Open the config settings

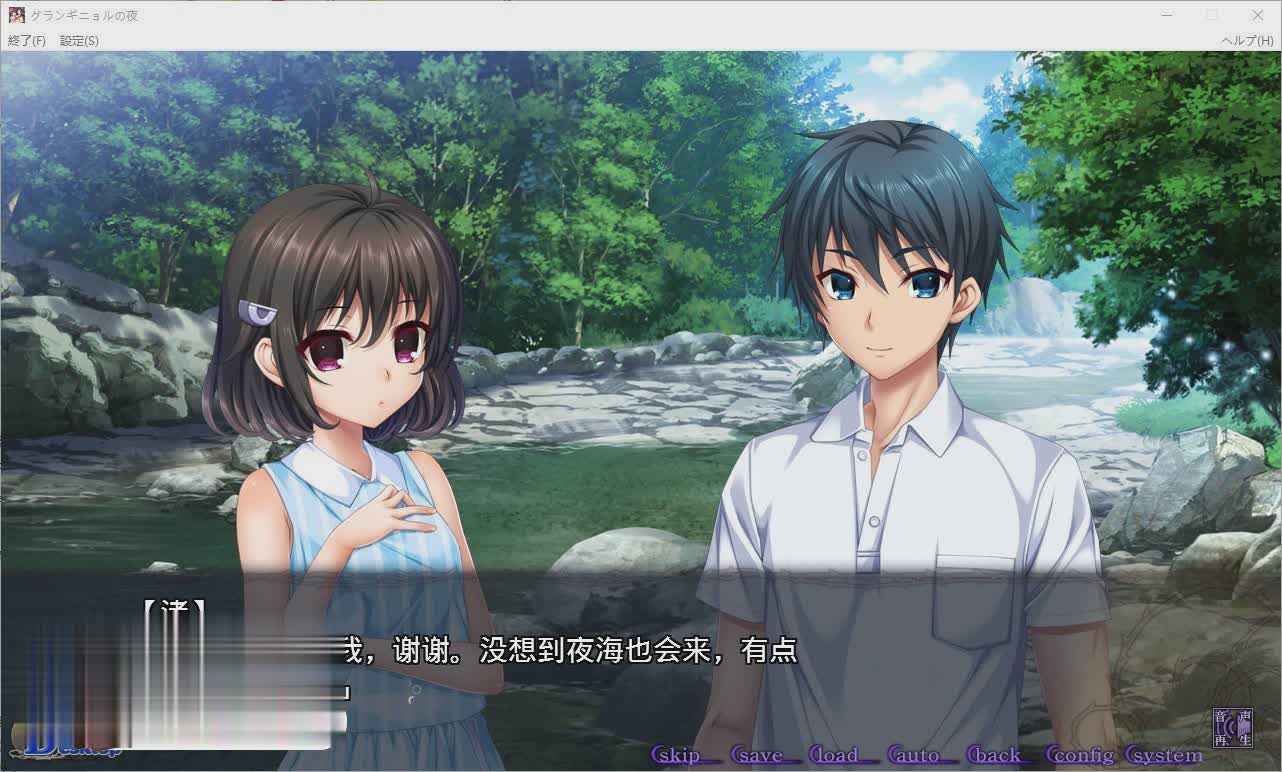point(1081,756)
